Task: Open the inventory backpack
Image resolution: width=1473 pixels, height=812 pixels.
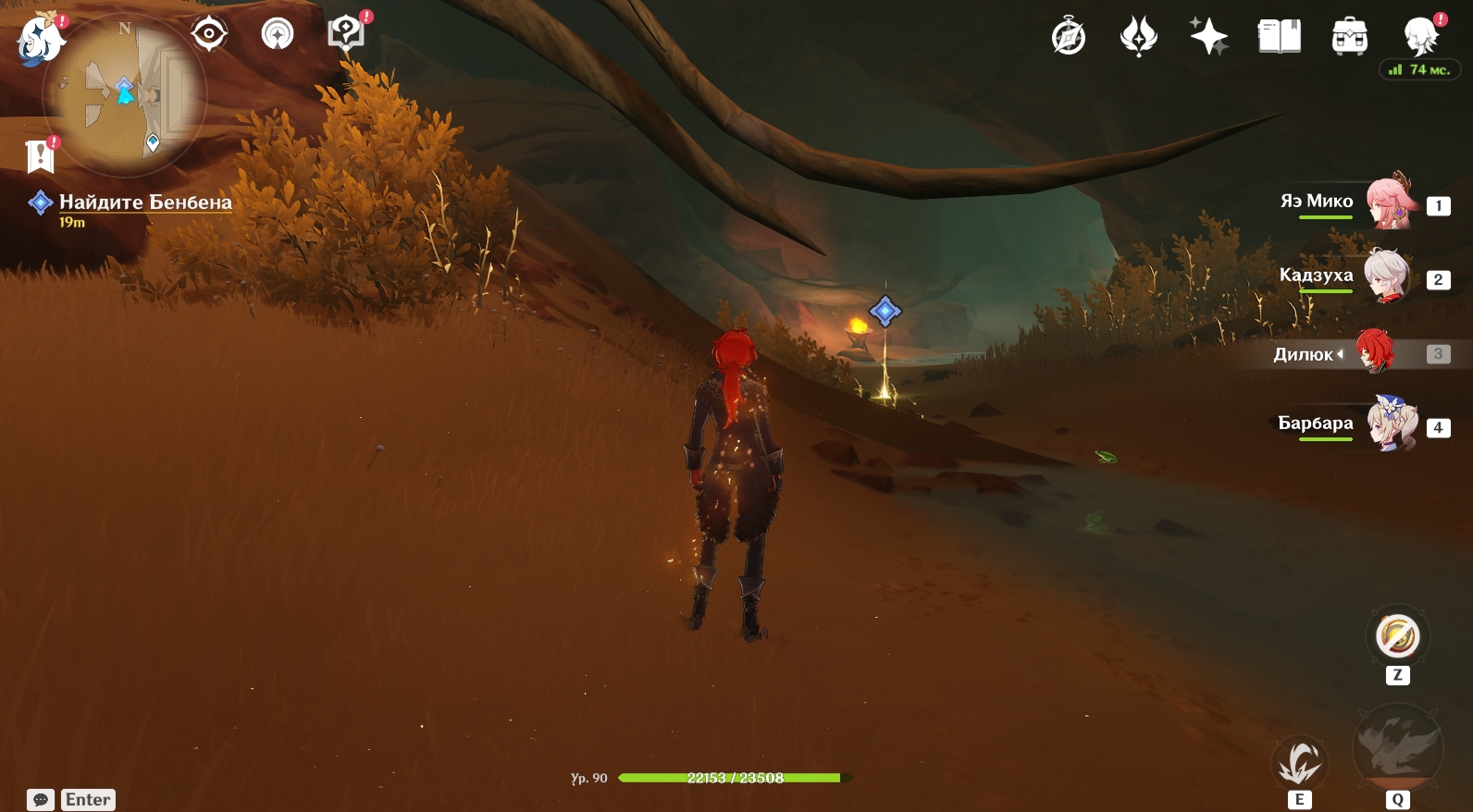Action: tap(1350, 38)
